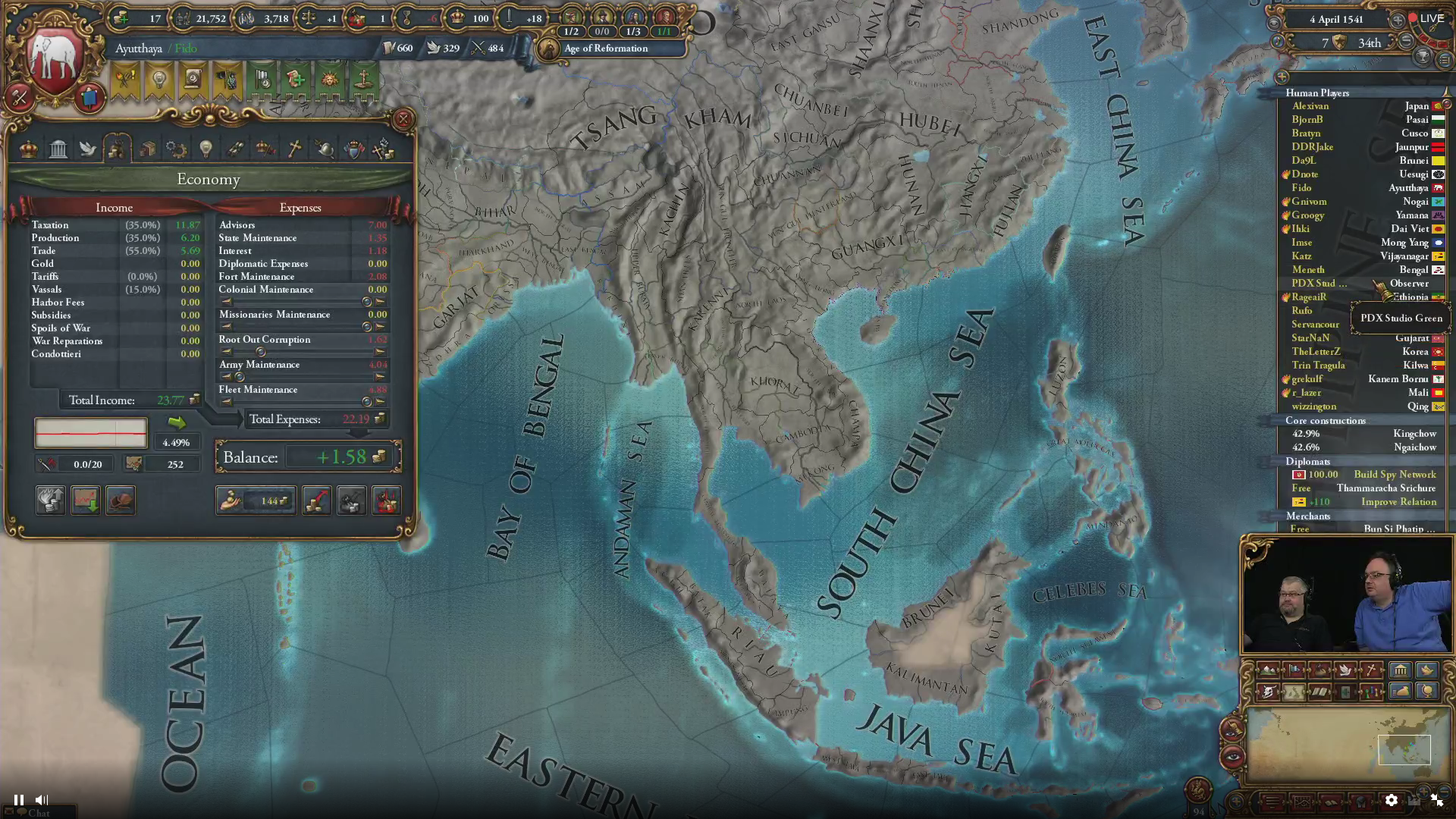Open game settings via the gear icon
The image size is (1456, 819).
(x=1391, y=800)
